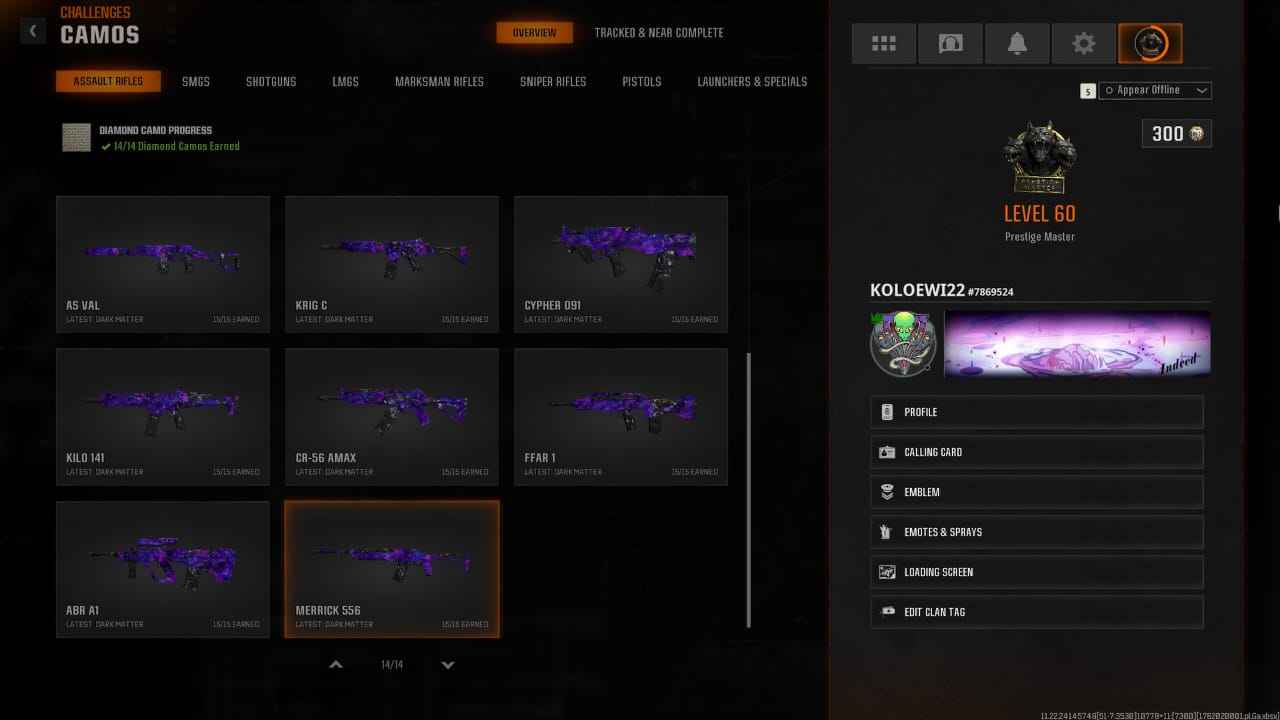Click the 300 COD Points balance
Screen dimensions: 1280x720
pos(1176,133)
